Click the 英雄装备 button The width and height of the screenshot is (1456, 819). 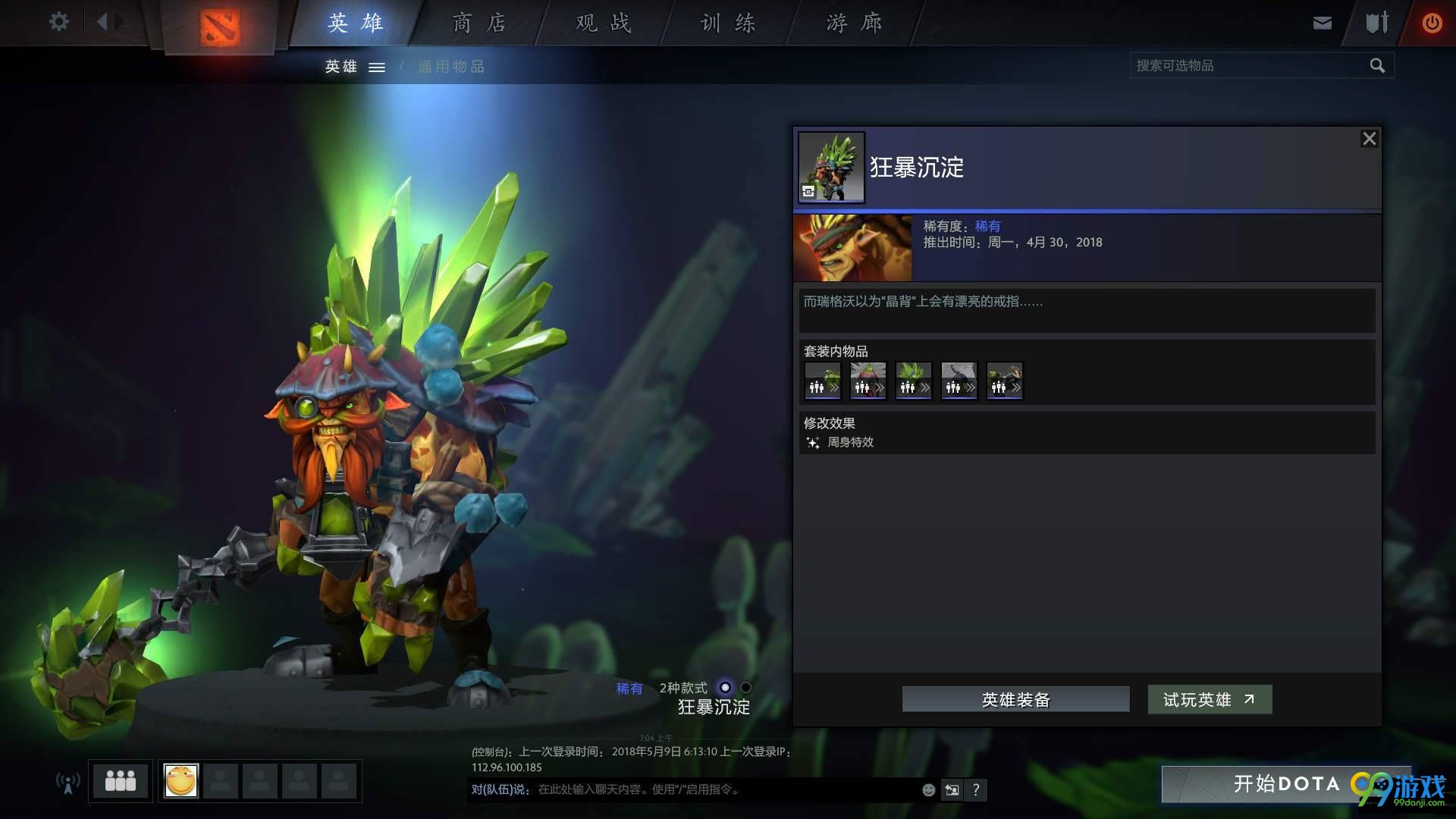(x=1015, y=699)
